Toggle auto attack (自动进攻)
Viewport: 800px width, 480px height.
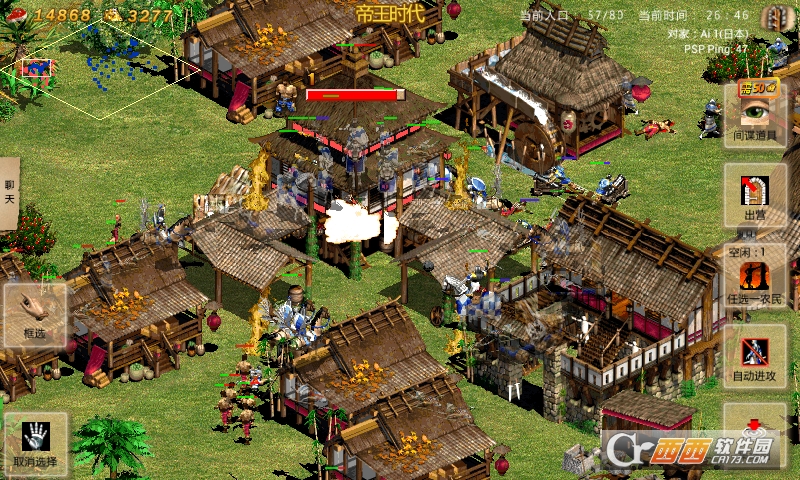point(755,357)
